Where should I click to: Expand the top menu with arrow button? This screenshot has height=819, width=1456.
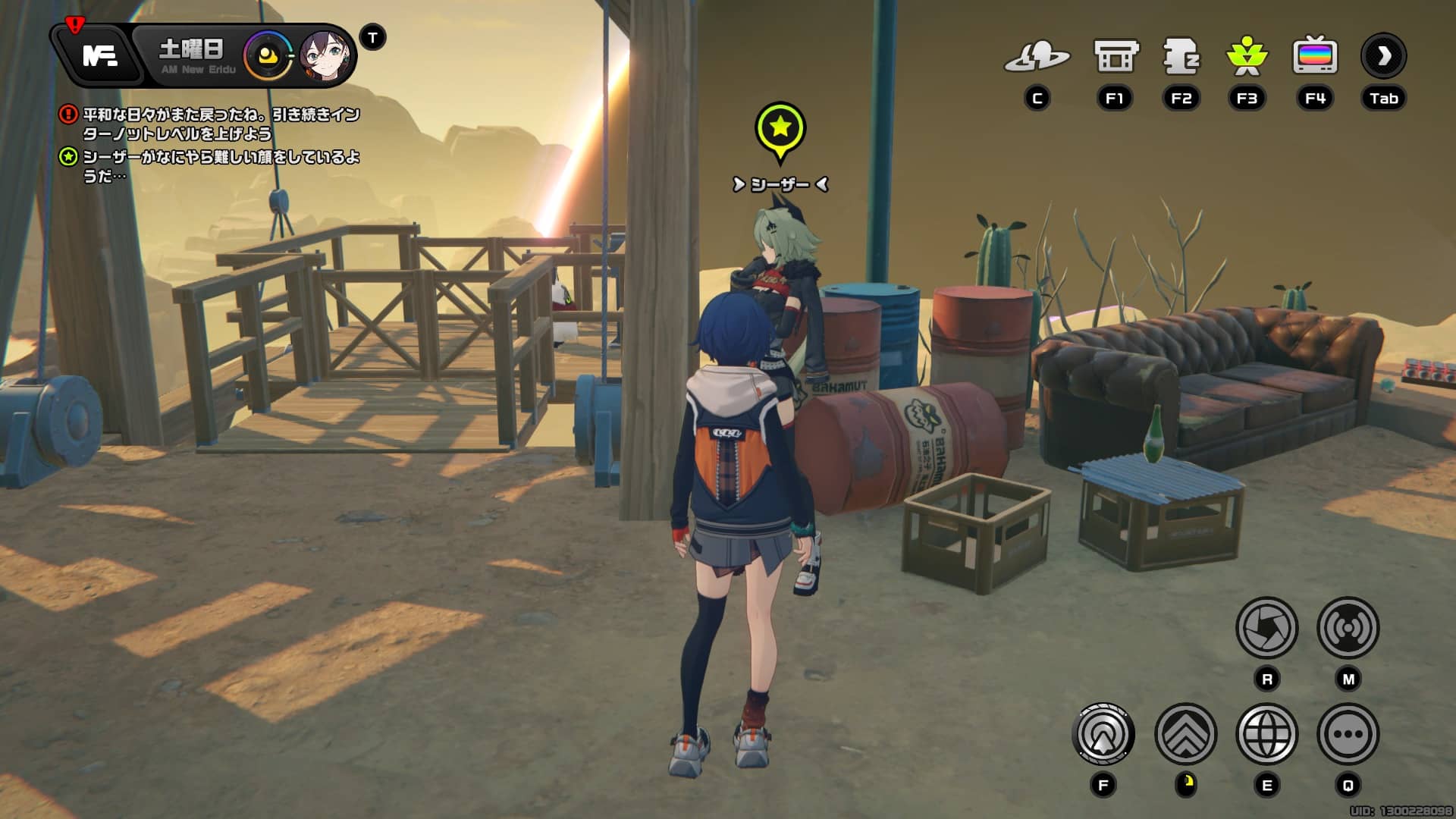[x=1383, y=56]
